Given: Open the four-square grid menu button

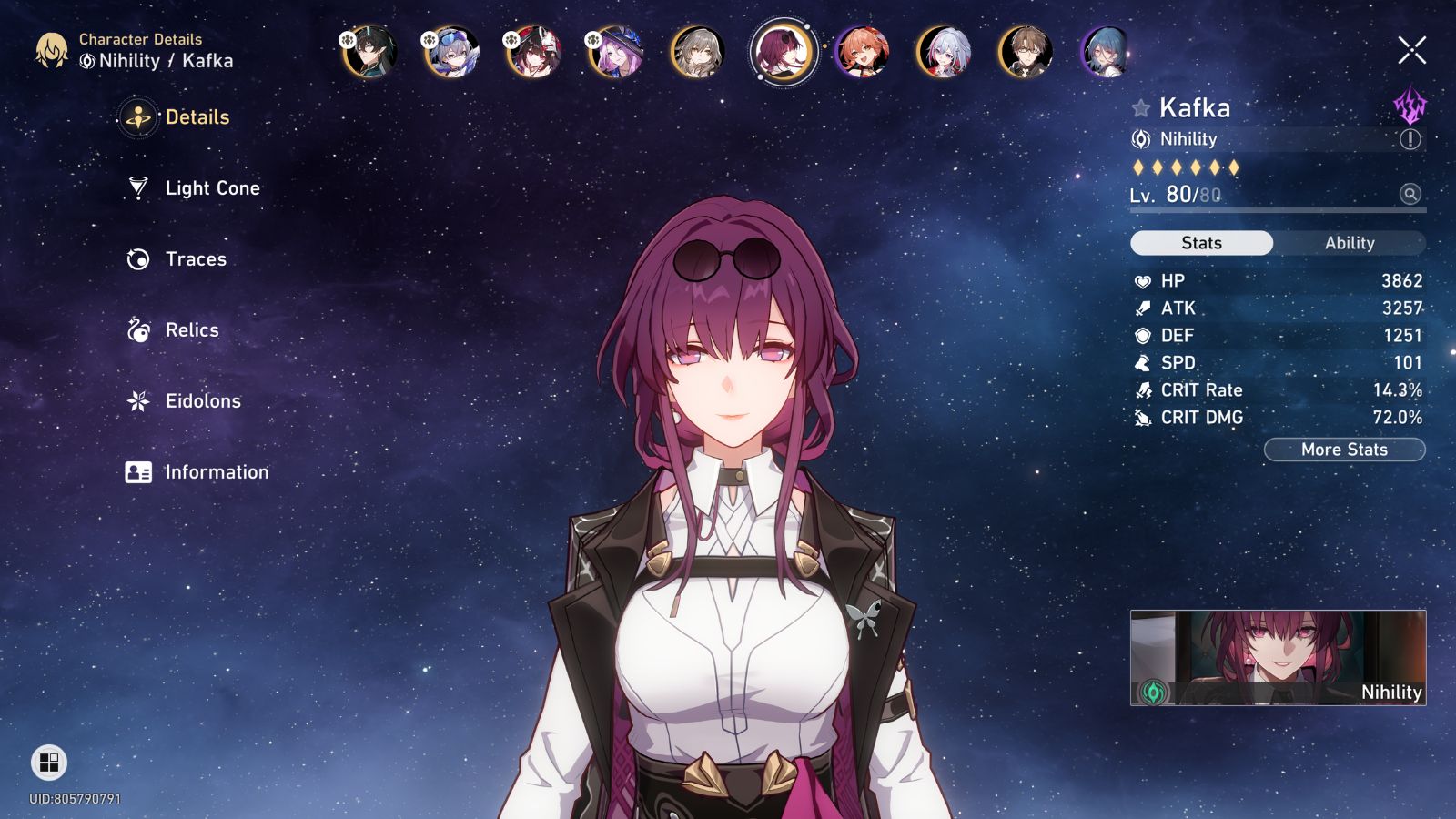Looking at the screenshot, I should (x=49, y=763).
